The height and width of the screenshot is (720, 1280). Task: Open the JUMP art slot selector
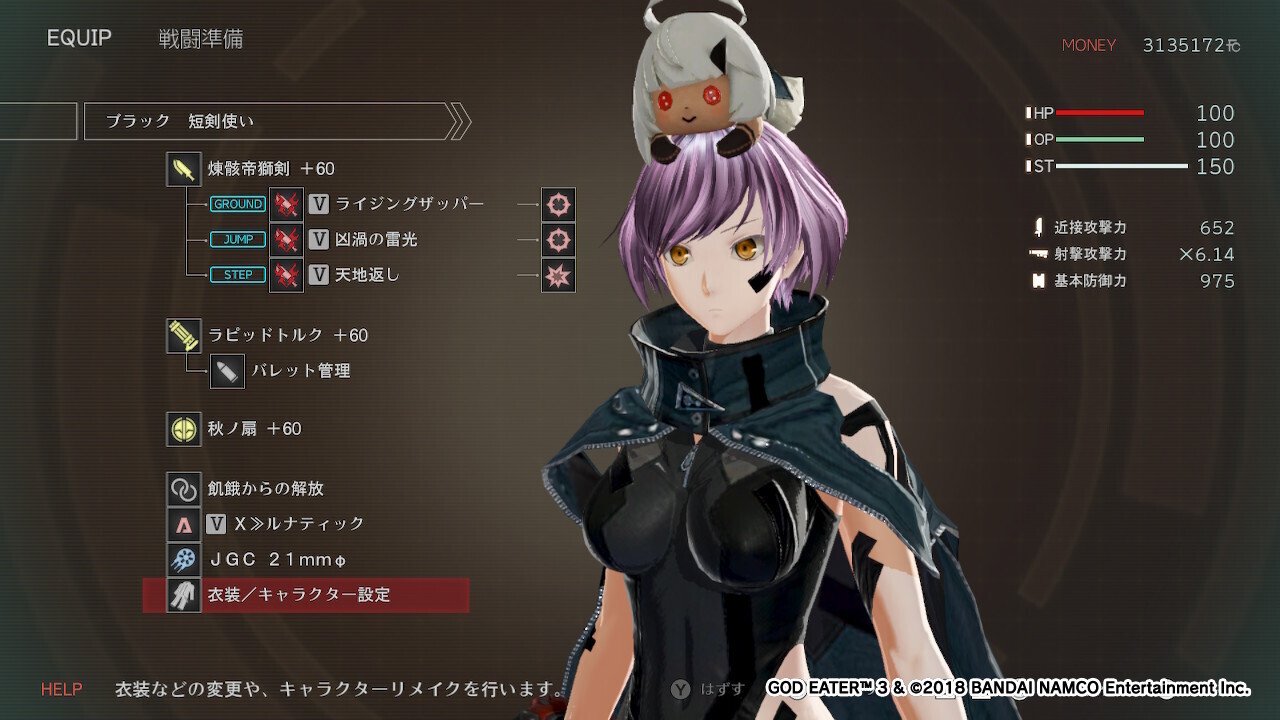pos(237,239)
